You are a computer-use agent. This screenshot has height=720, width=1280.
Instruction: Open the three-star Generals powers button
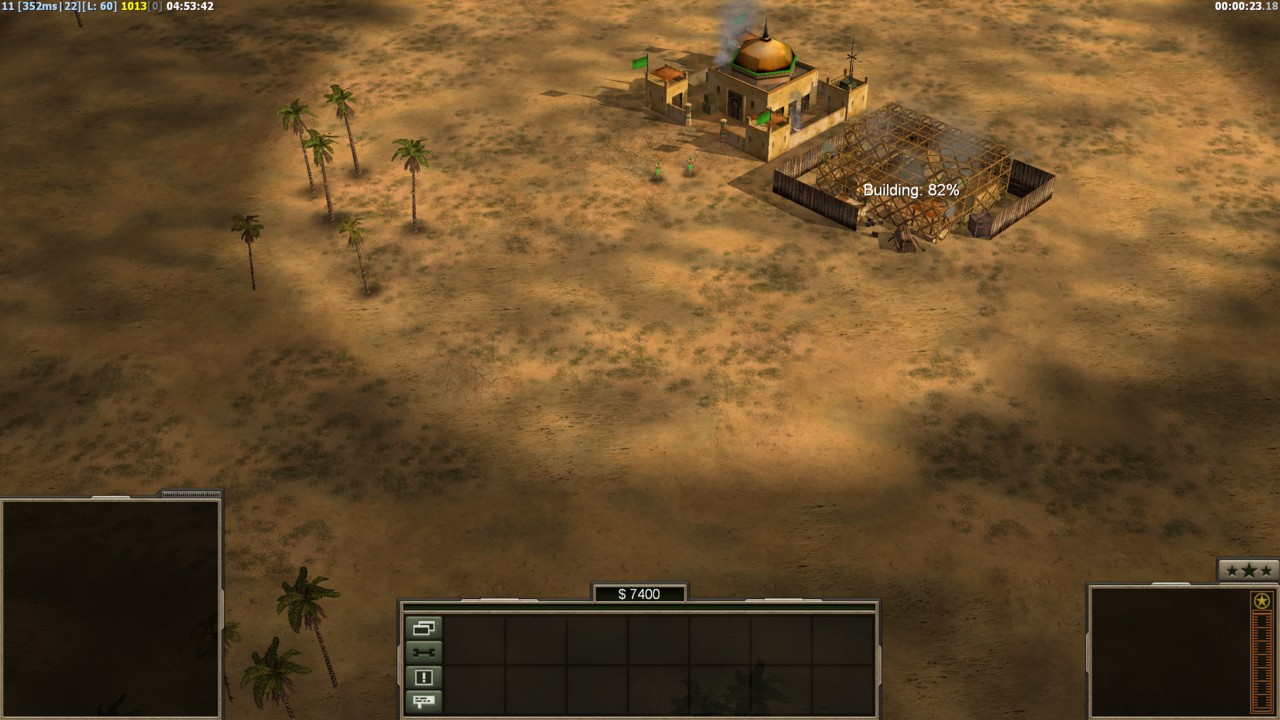[x=1248, y=570]
